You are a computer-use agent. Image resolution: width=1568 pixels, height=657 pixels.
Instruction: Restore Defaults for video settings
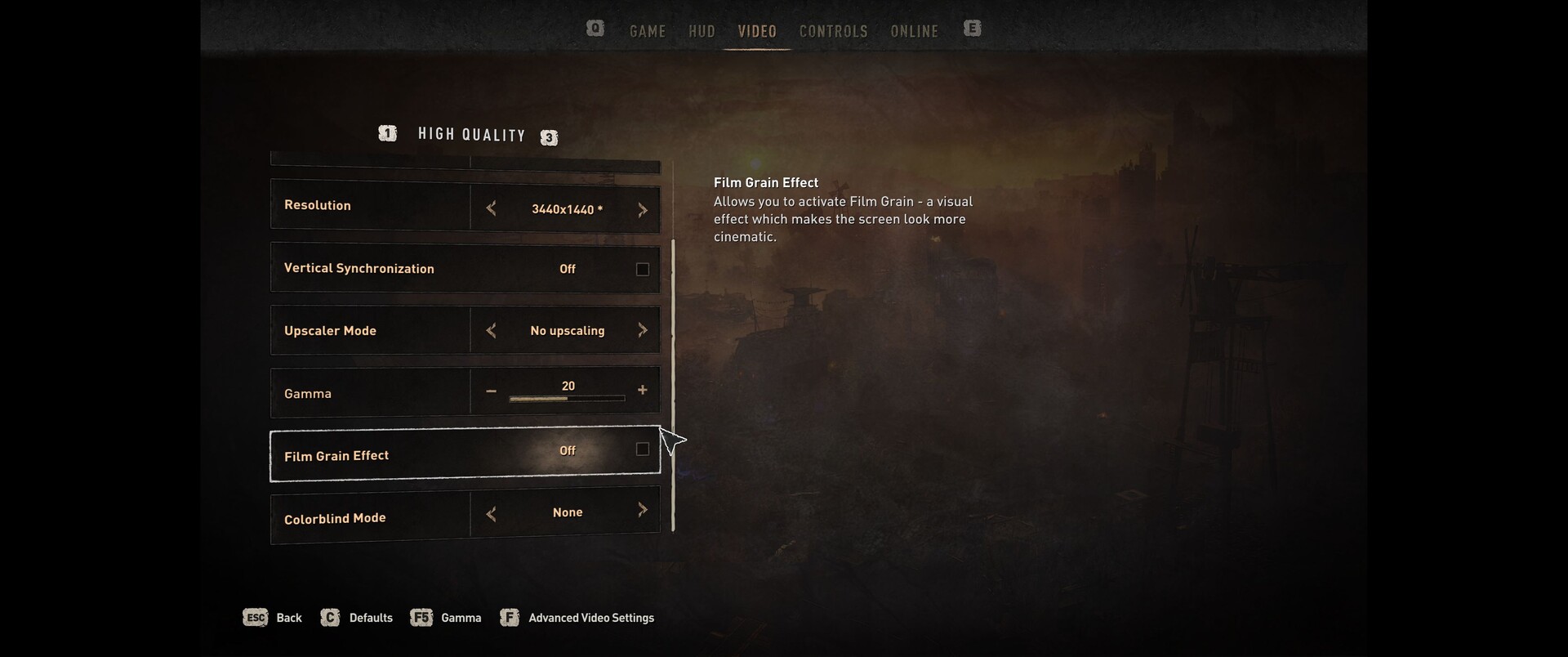tap(357, 618)
